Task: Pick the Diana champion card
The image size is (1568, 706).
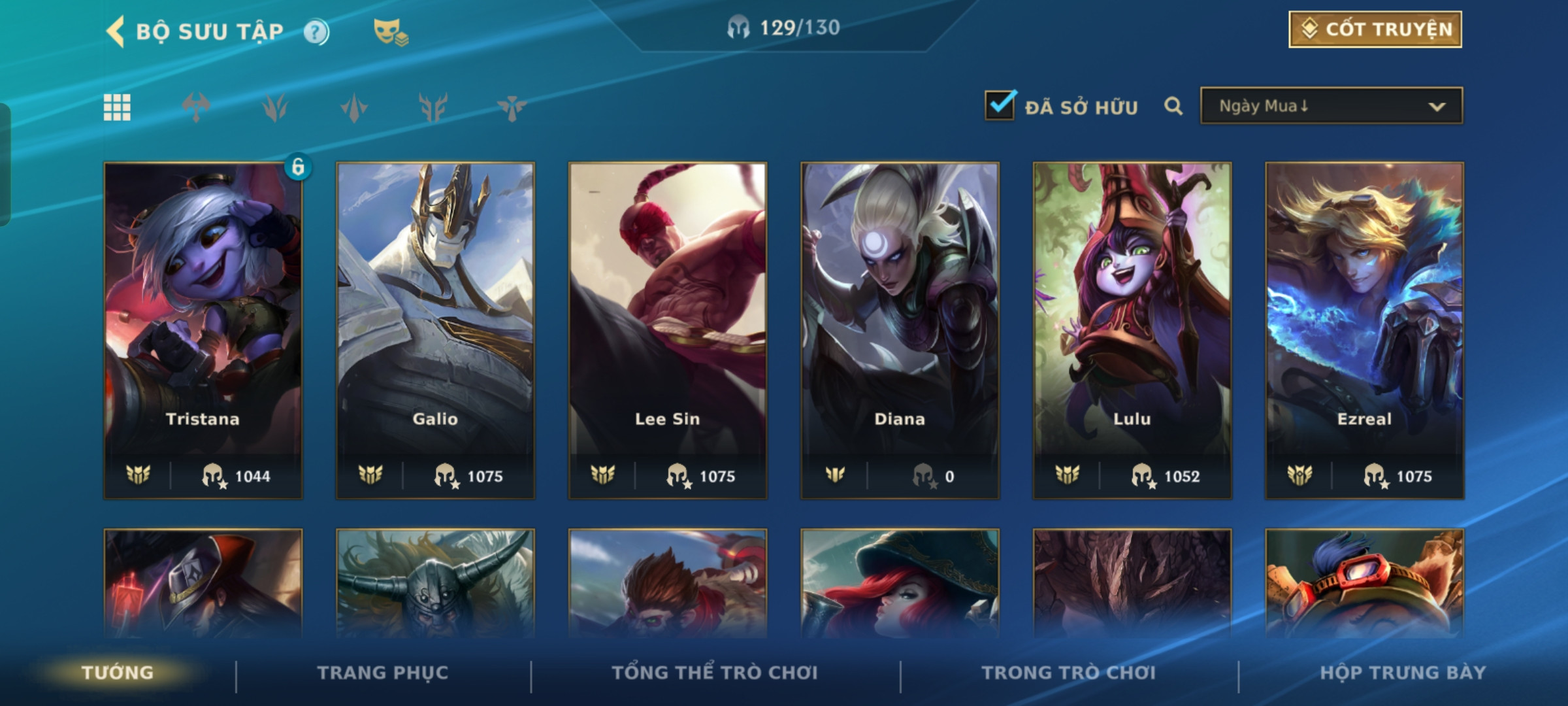Action: pyautogui.click(x=900, y=330)
